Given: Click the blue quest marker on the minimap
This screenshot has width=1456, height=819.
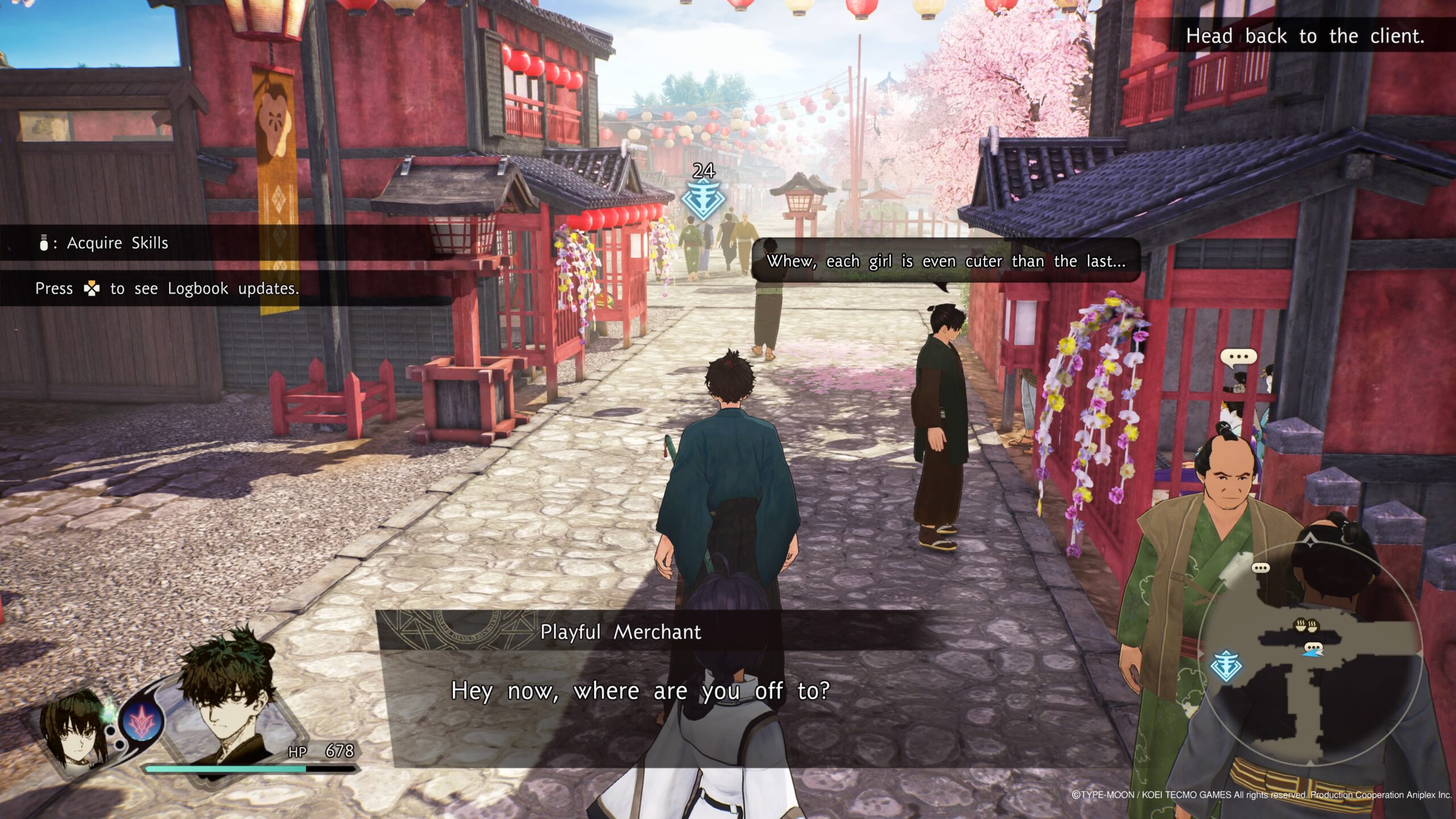Looking at the screenshot, I should (x=1226, y=666).
